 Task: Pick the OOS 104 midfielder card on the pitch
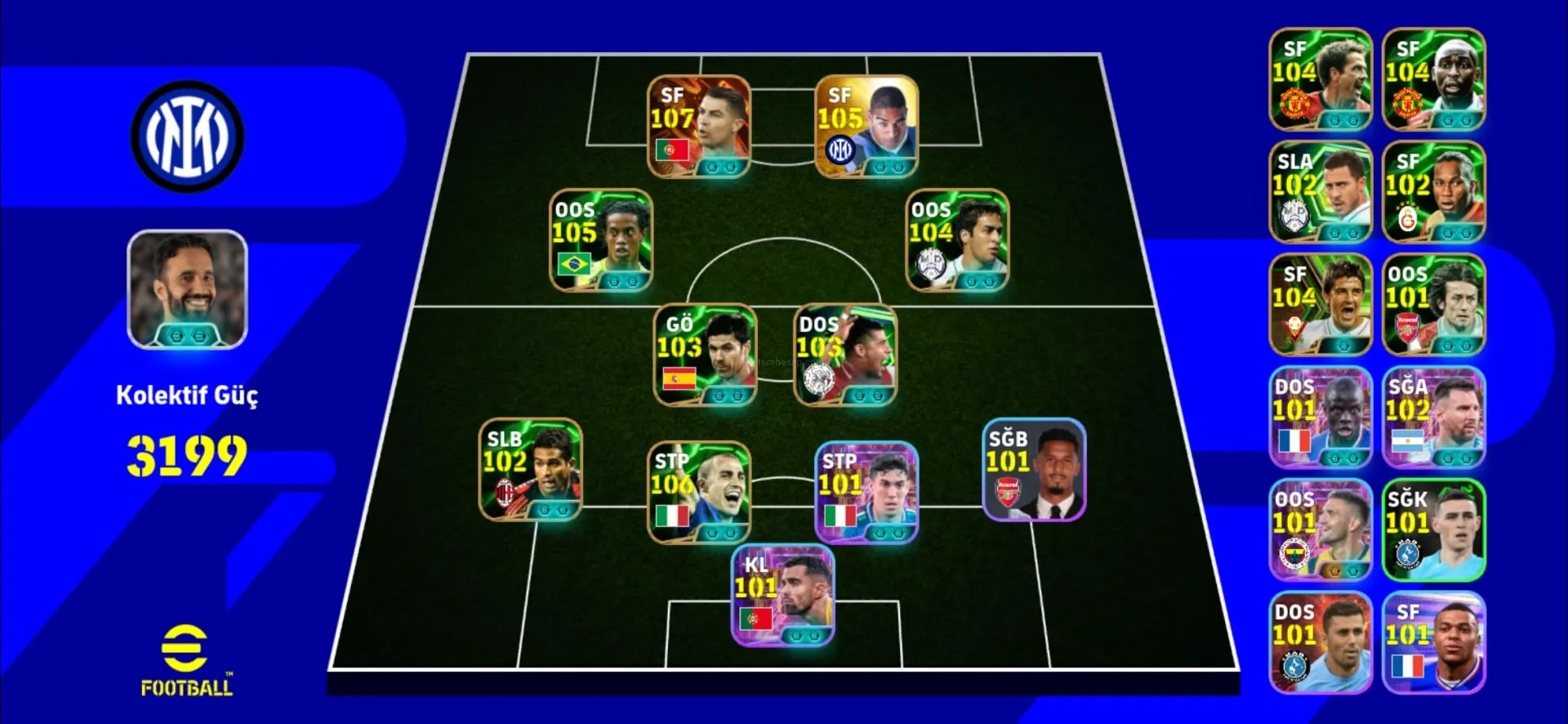coord(957,240)
